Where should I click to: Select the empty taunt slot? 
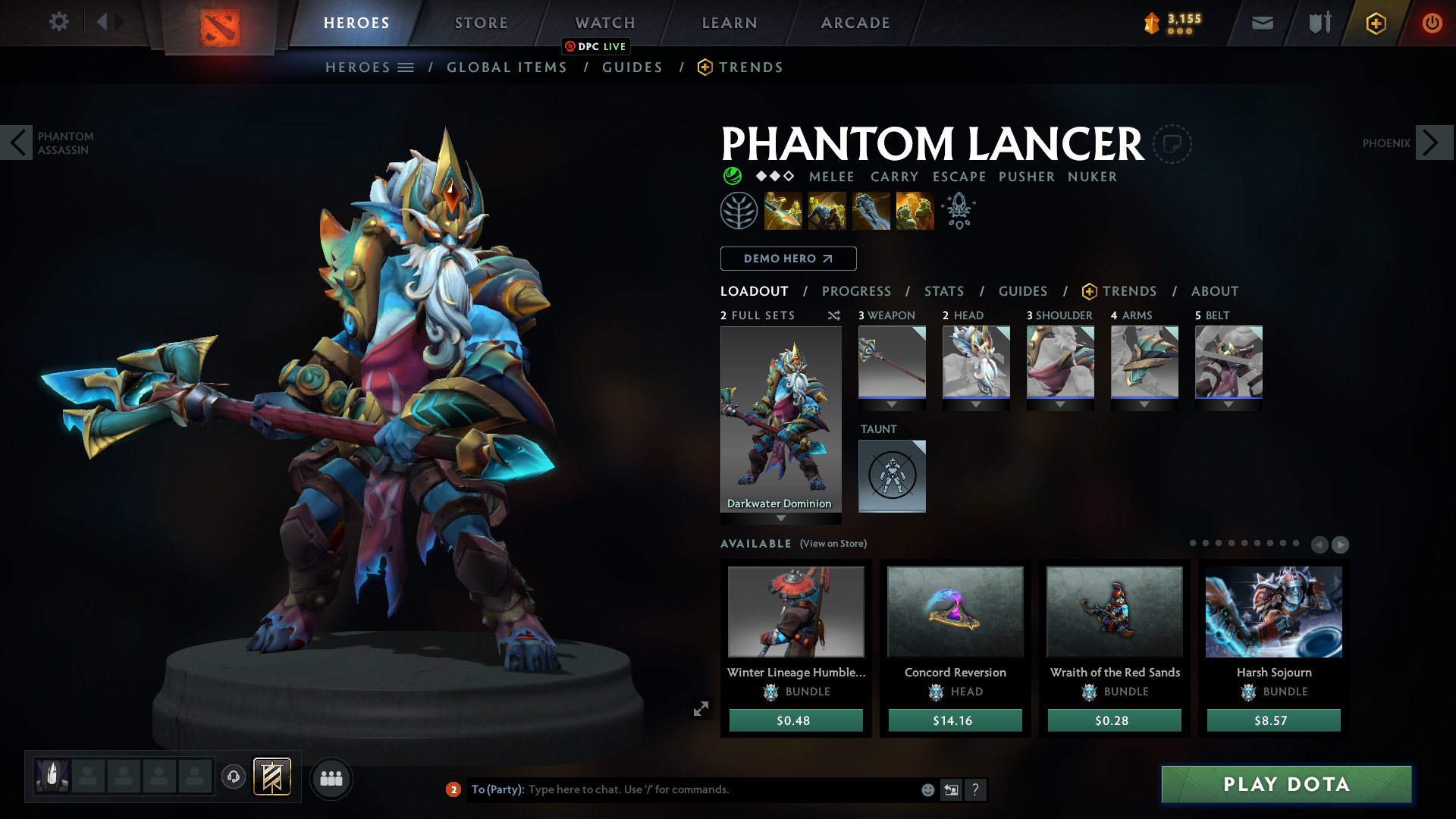tap(892, 475)
